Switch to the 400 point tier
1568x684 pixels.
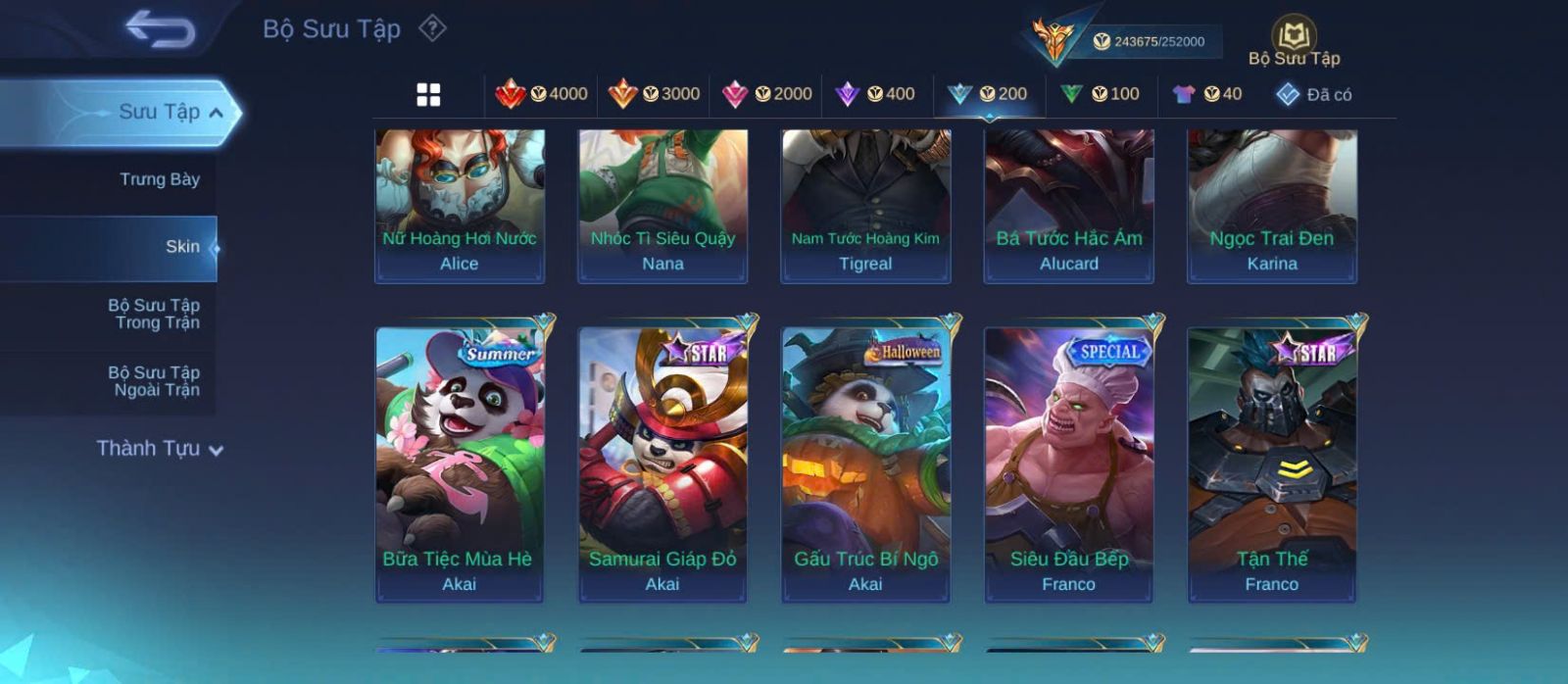coord(875,94)
